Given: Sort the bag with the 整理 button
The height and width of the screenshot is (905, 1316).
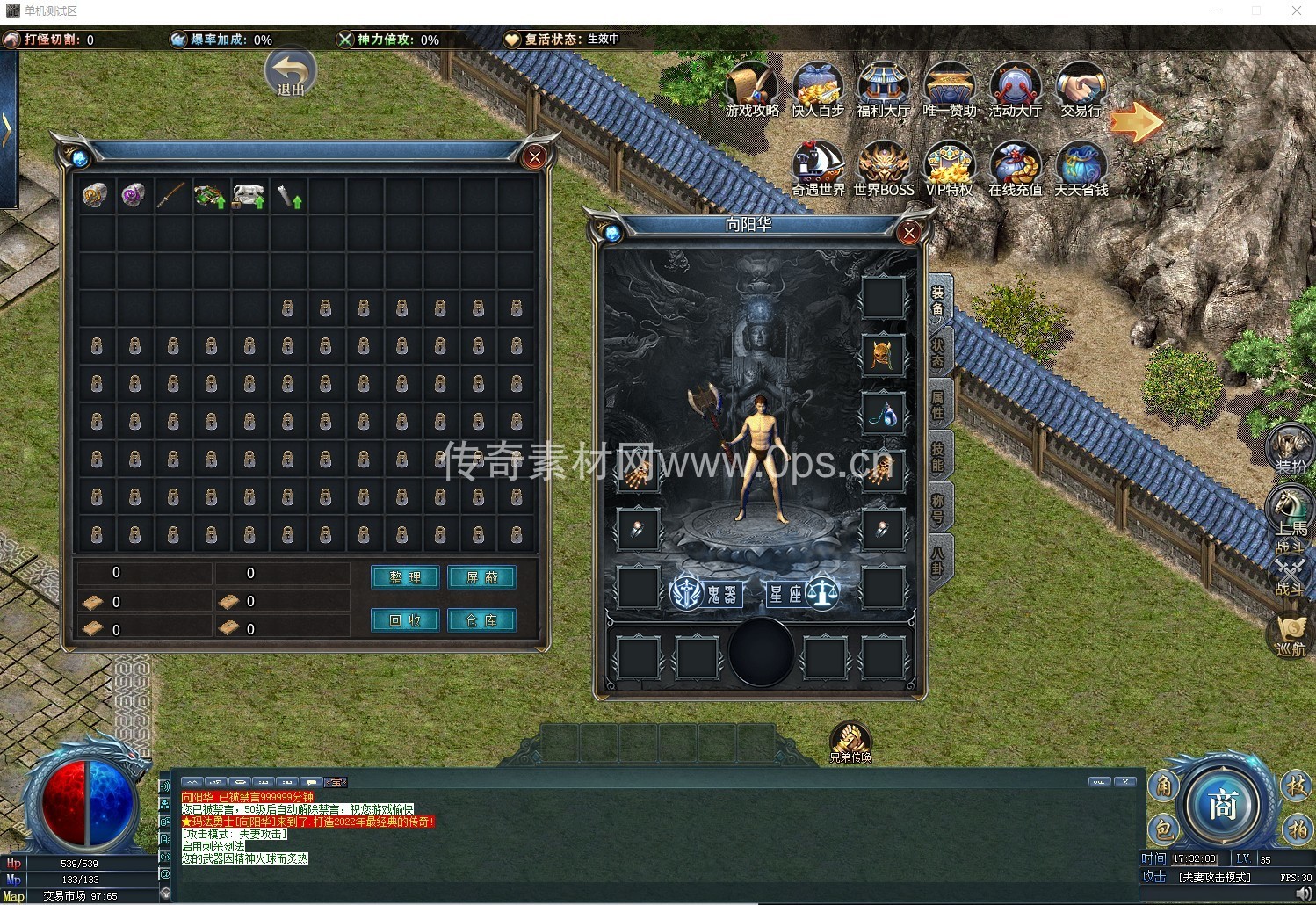Looking at the screenshot, I should coord(405,577).
